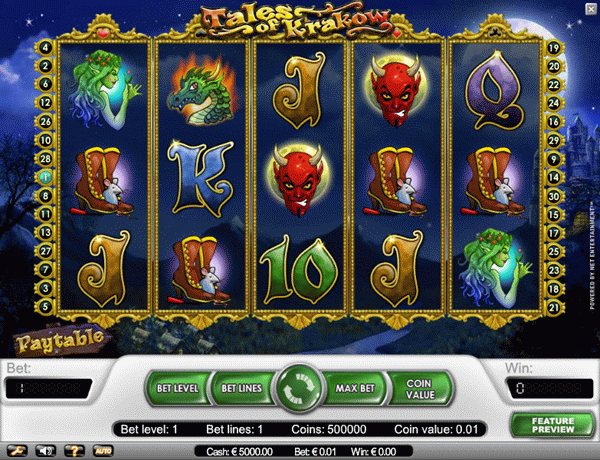
Task: Select payline number 30 marker
Action: point(553,195)
